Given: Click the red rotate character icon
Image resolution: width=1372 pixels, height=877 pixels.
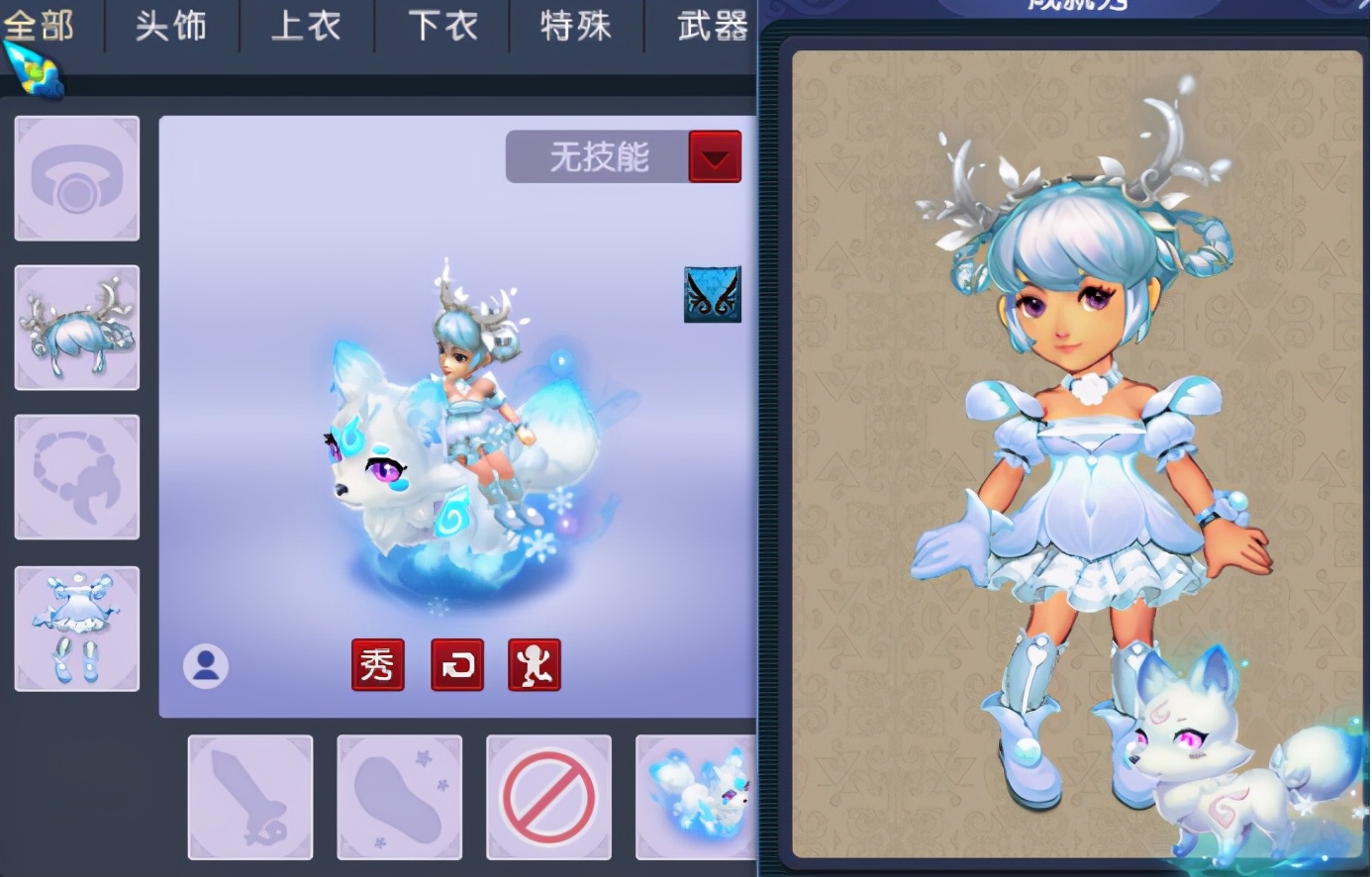Looking at the screenshot, I should (x=456, y=665).
